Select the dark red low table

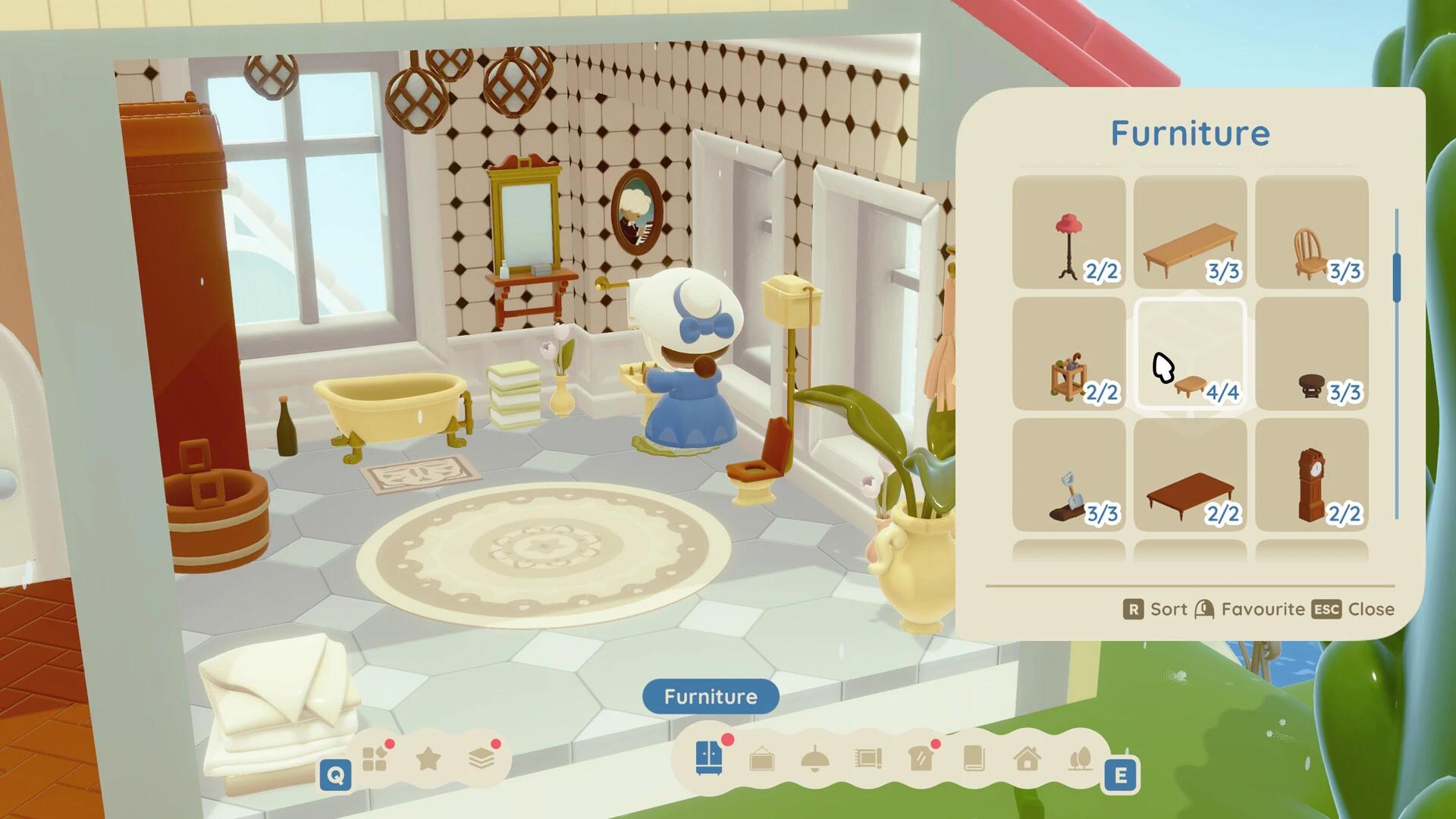point(1190,475)
